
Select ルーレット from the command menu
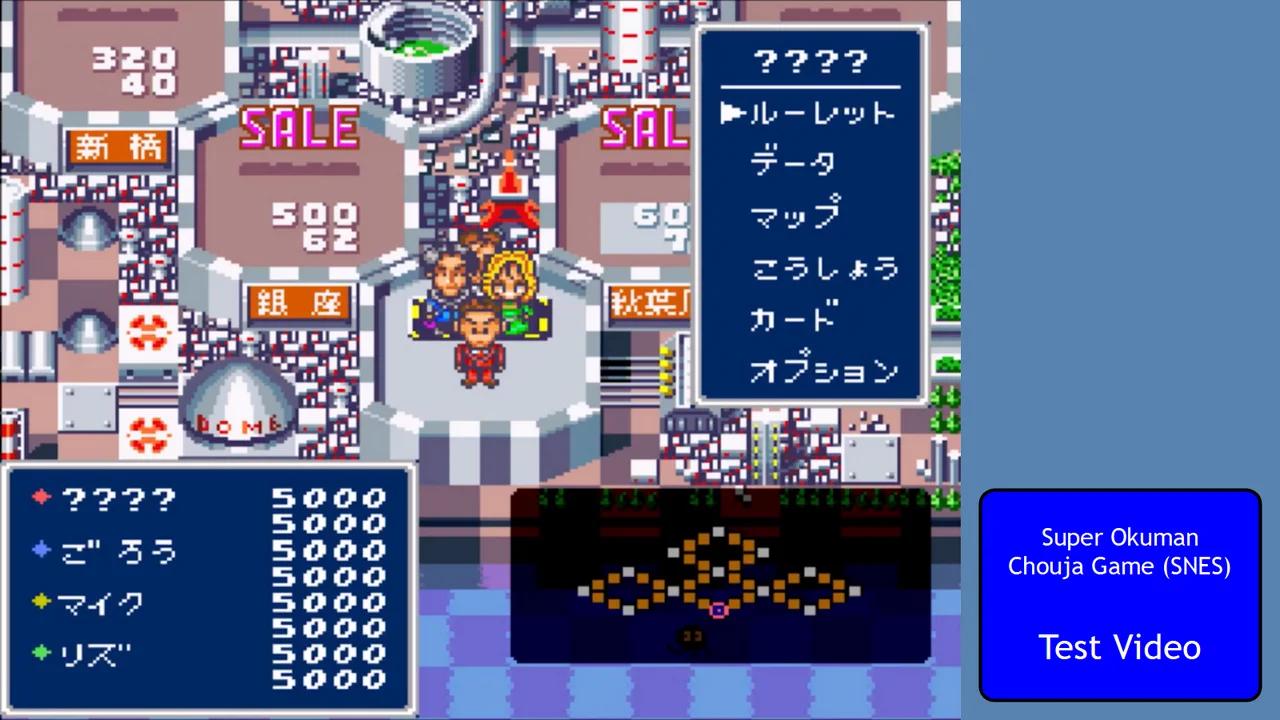point(820,113)
